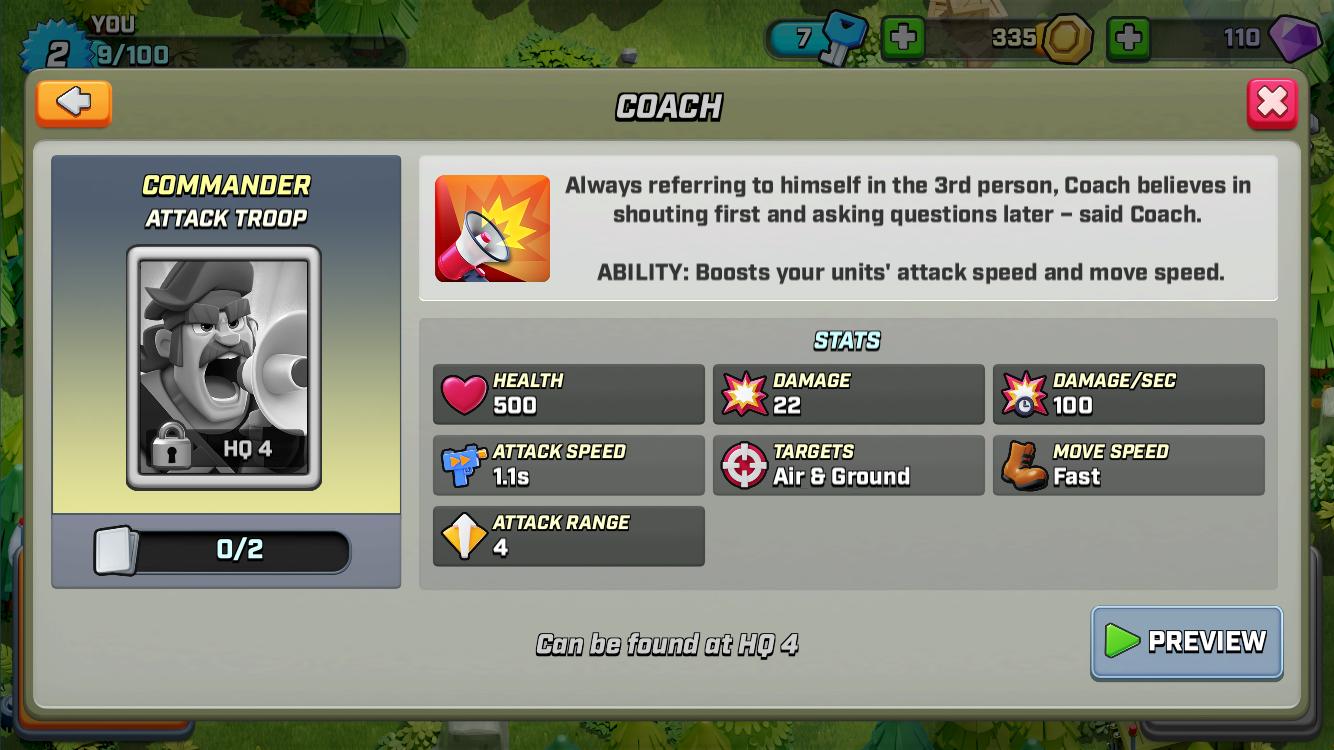1334x750 pixels.
Task: Click the plus button next to gold
Action: [1129, 40]
